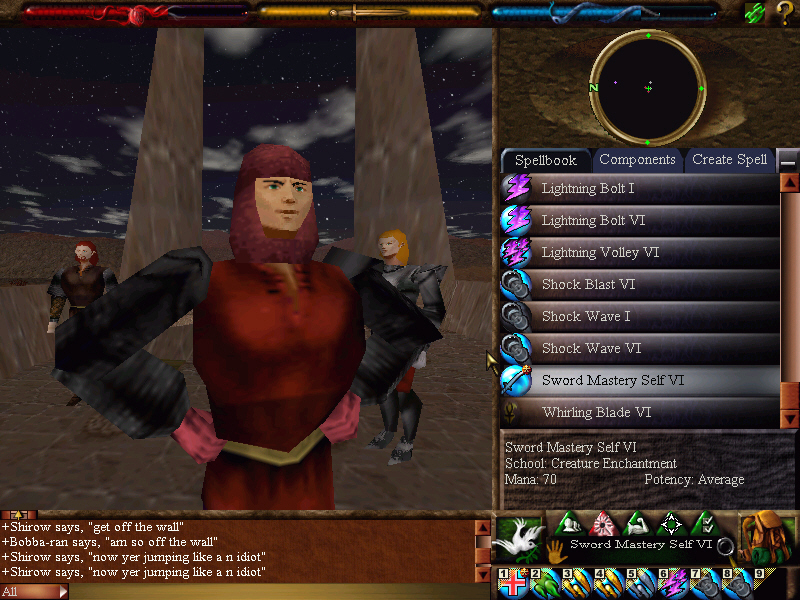The image size is (800, 600).
Task: Open the All chat filter dropdown
Action: (35, 592)
